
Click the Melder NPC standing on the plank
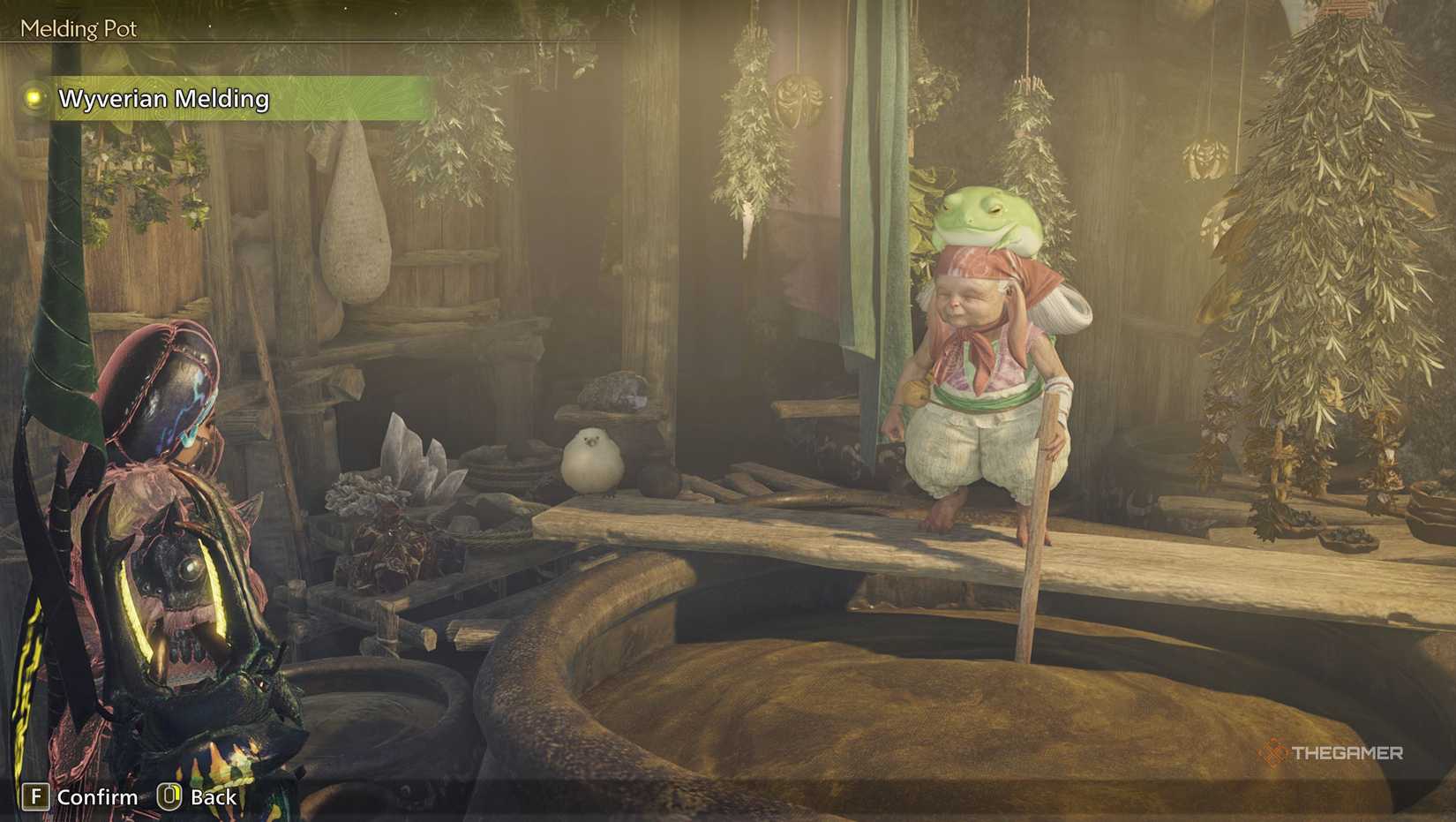click(979, 388)
